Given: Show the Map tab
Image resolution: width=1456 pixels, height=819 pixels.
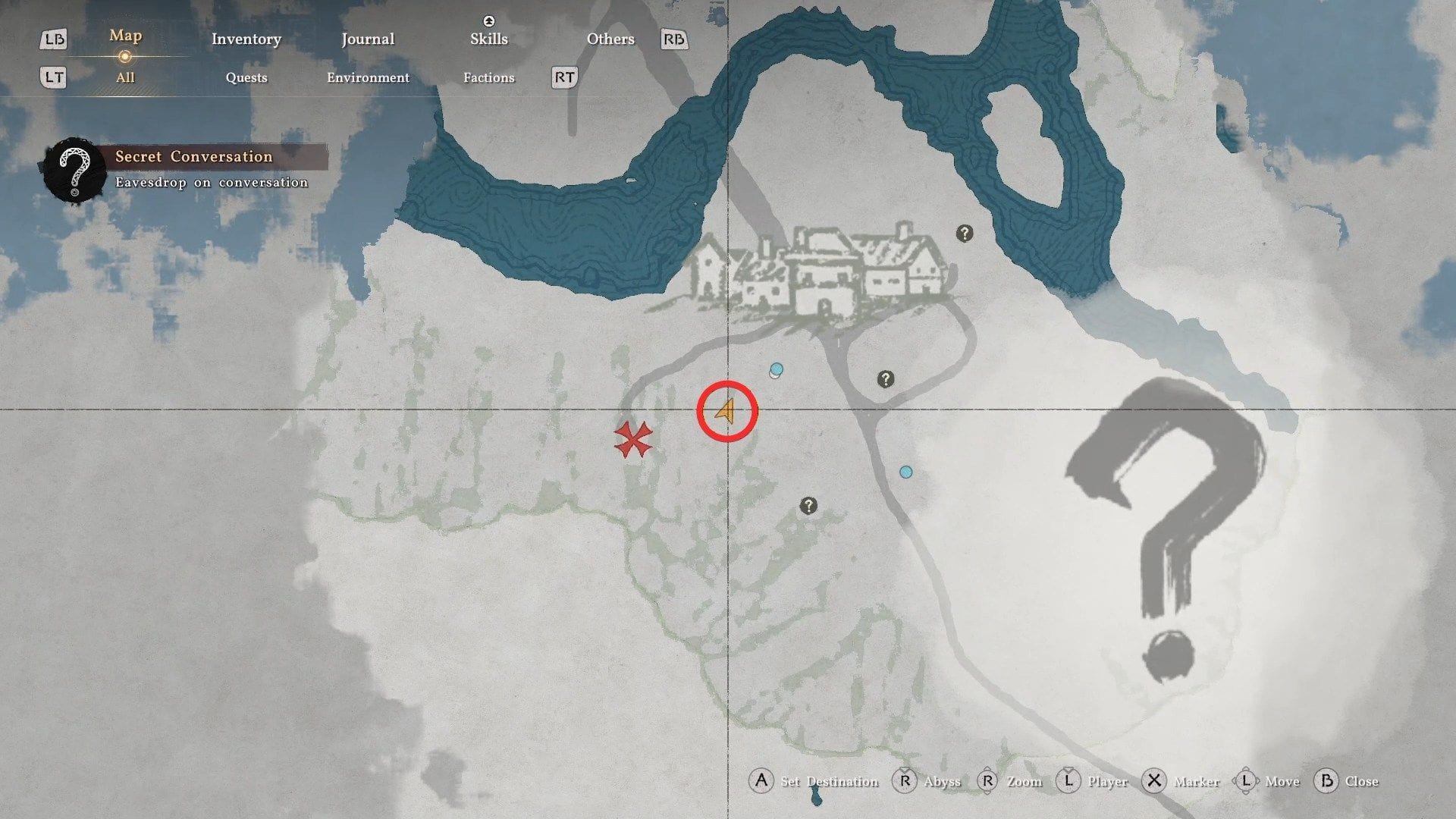Looking at the screenshot, I should point(125,36).
